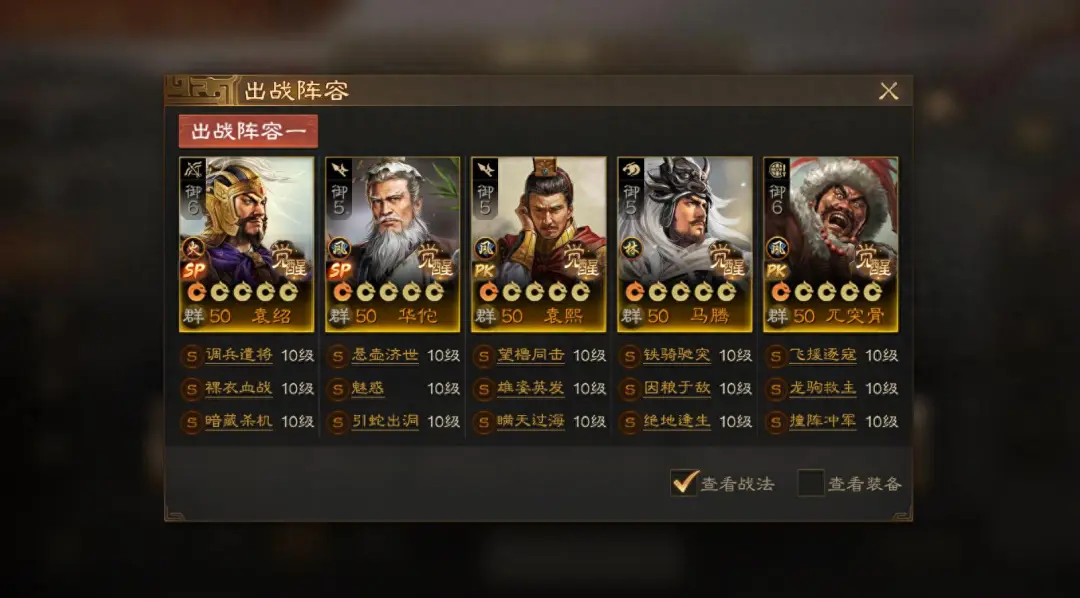Open the 铁骑驰突 tactic link
This screenshot has width=1080, height=598.
pos(676,356)
